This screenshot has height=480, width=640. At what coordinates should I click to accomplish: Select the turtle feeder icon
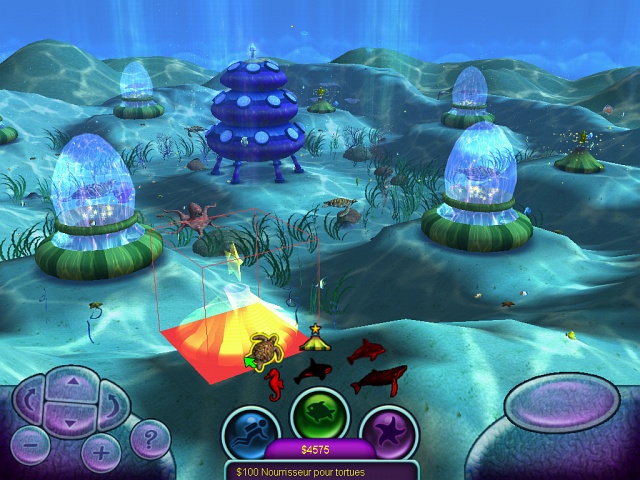[266, 349]
